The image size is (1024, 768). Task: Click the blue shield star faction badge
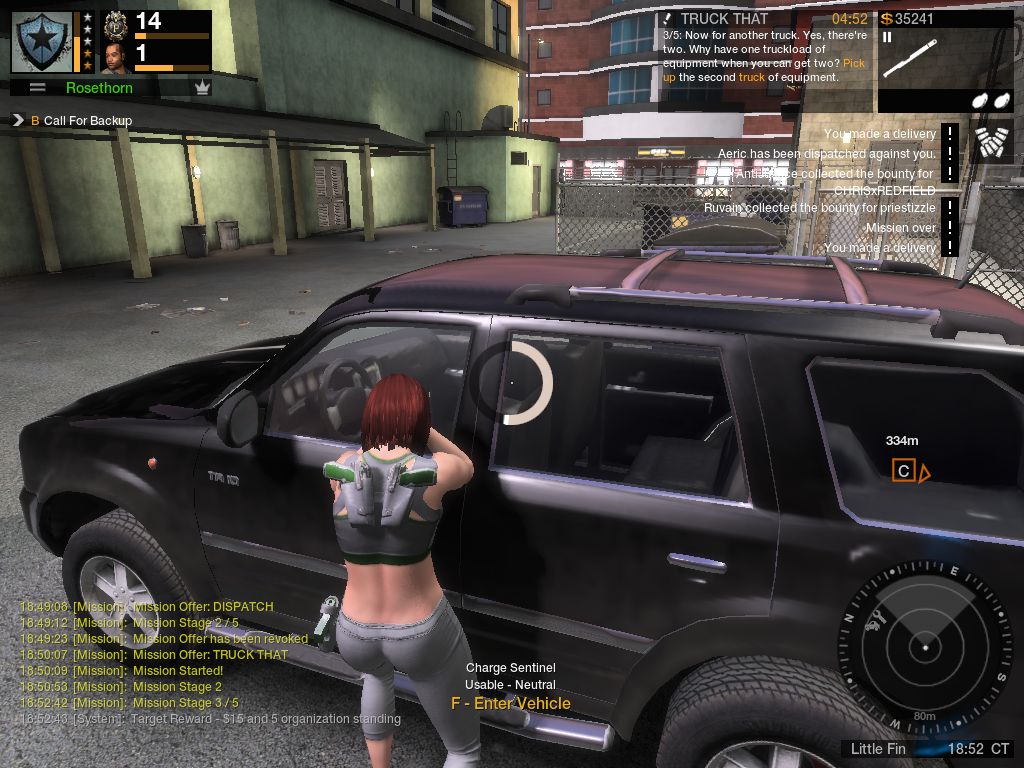(x=41, y=41)
